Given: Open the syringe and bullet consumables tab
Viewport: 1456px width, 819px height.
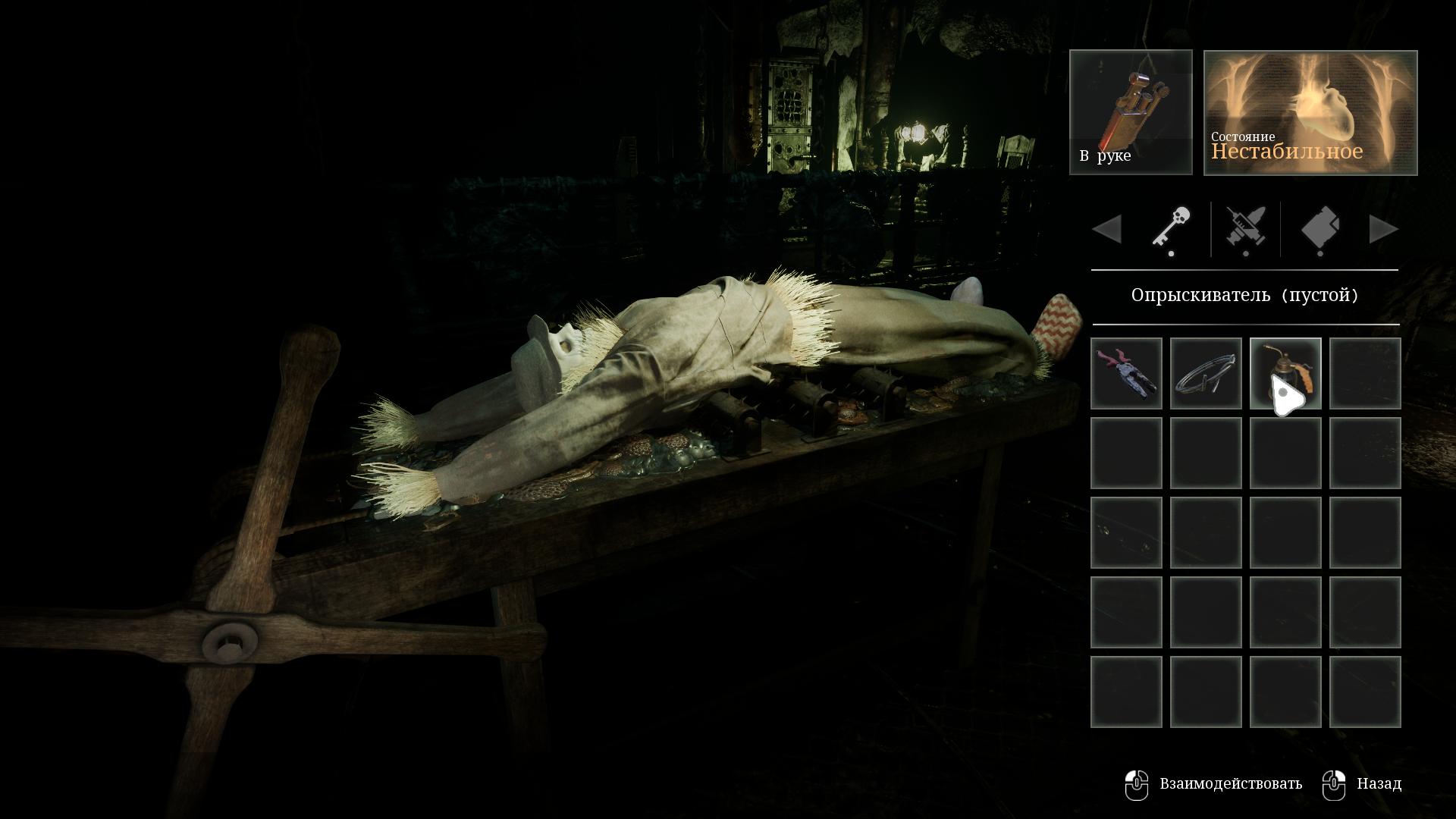Looking at the screenshot, I should [x=1245, y=229].
